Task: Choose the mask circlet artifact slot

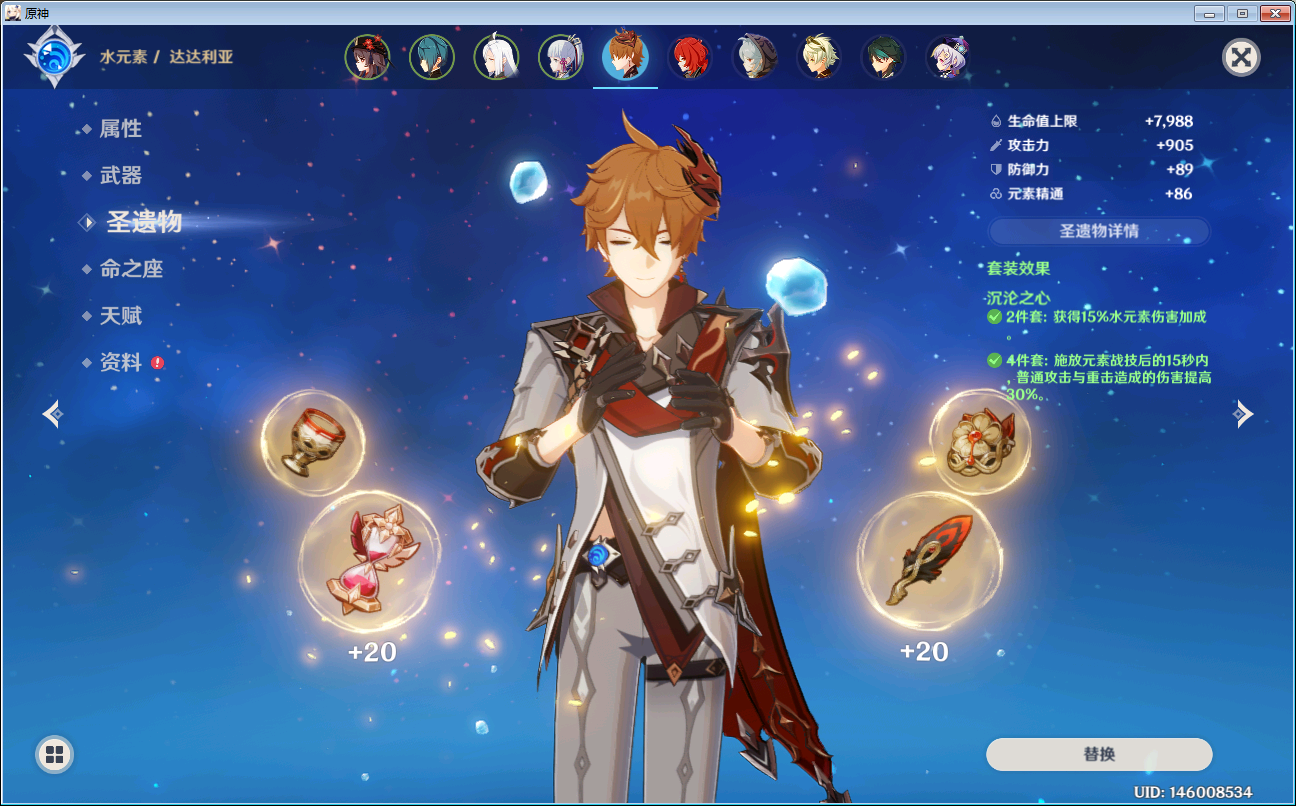Action: (980, 441)
